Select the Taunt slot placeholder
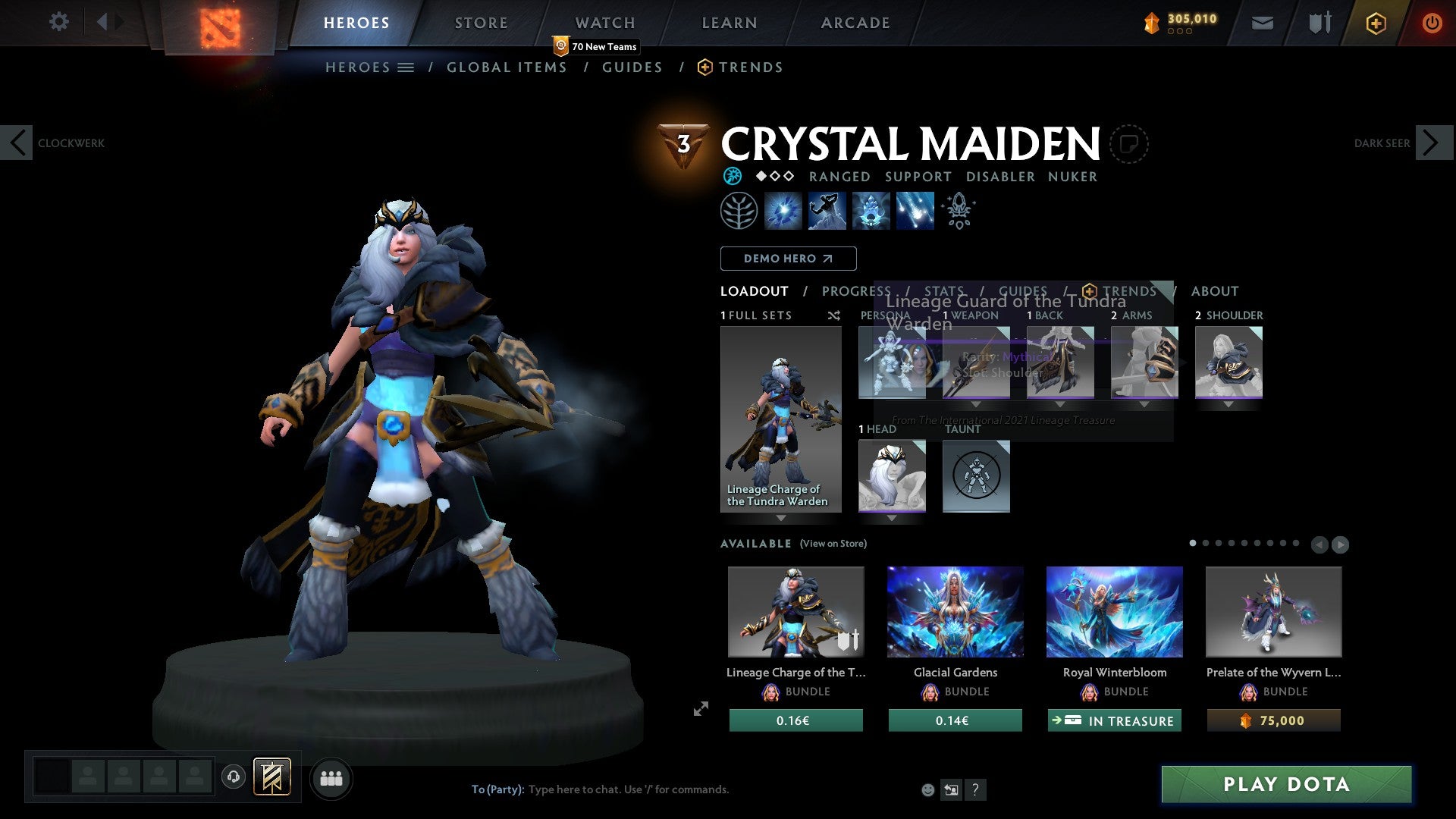Screen dimensions: 1456x819 pyautogui.click(x=975, y=476)
